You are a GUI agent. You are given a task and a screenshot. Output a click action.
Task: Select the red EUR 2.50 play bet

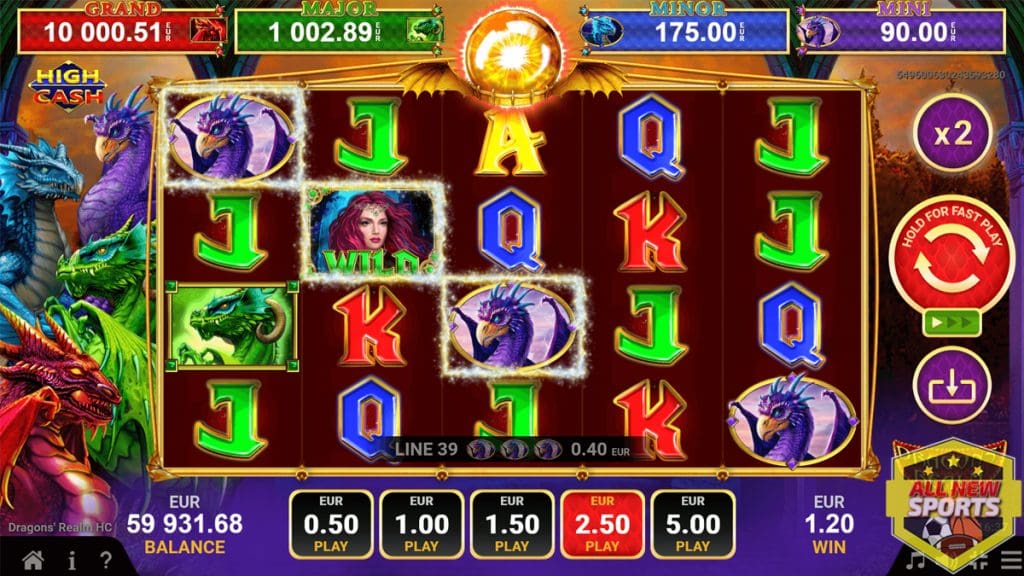point(602,524)
